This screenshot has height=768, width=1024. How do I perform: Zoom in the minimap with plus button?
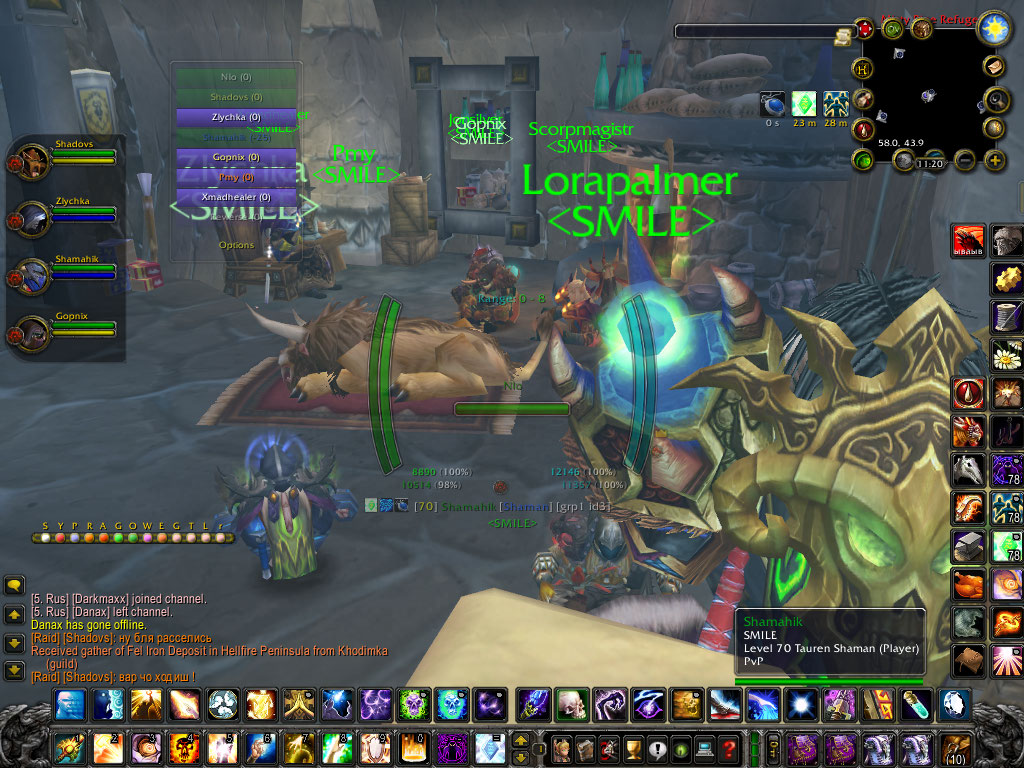(x=994, y=160)
